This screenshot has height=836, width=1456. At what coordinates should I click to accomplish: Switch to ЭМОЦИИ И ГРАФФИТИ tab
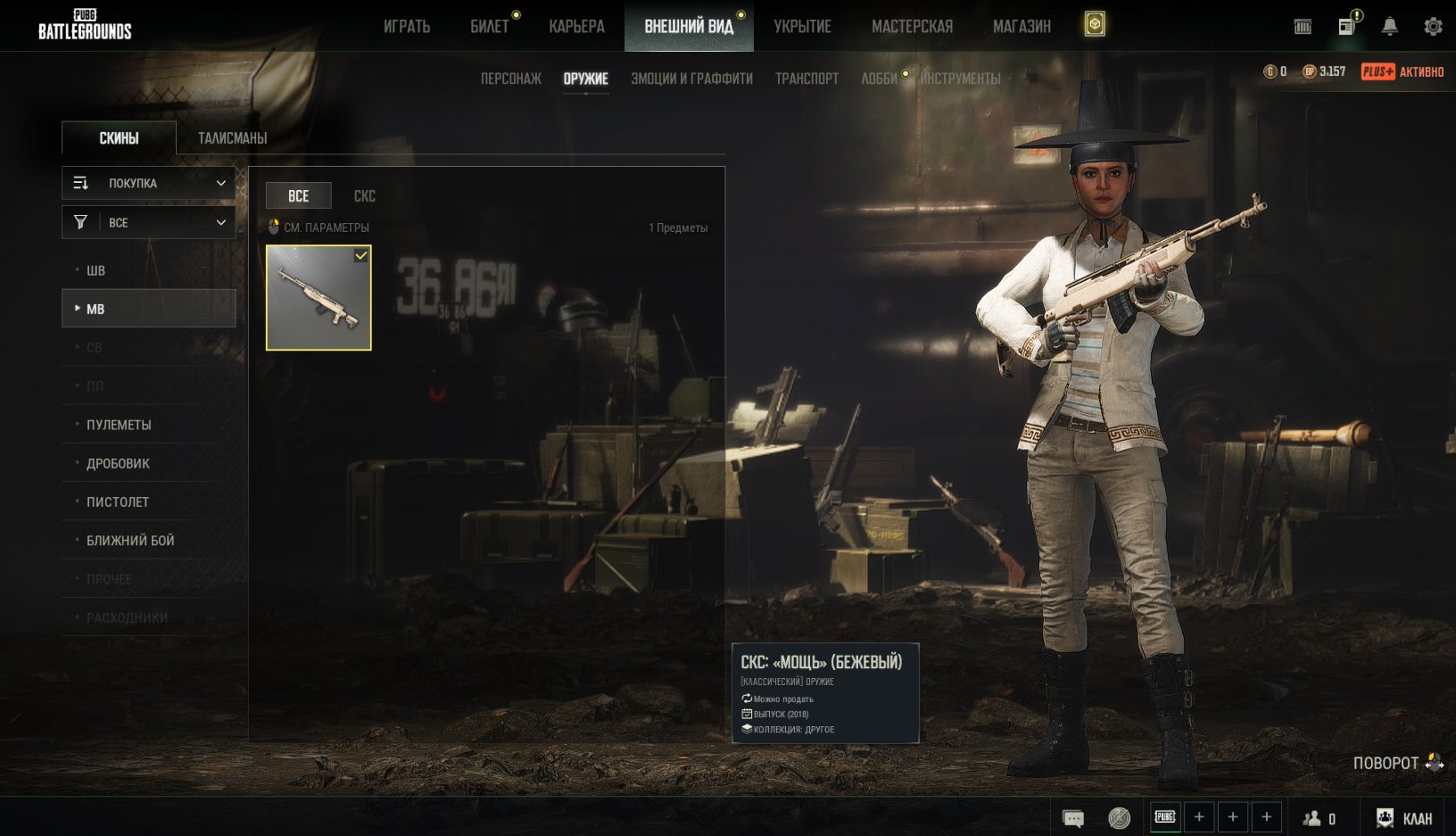(x=691, y=79)
